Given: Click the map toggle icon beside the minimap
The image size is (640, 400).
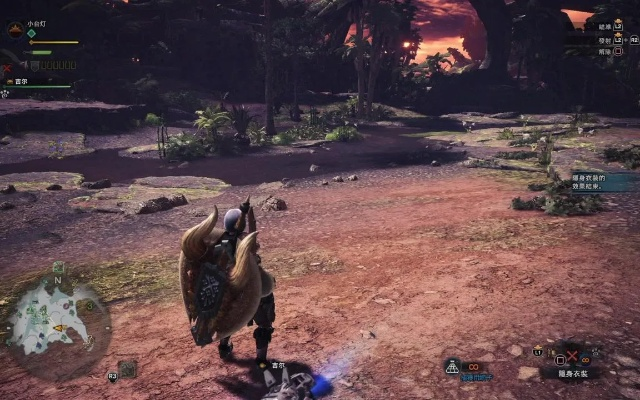Looking at the screenshot, I should click(125, 369).
